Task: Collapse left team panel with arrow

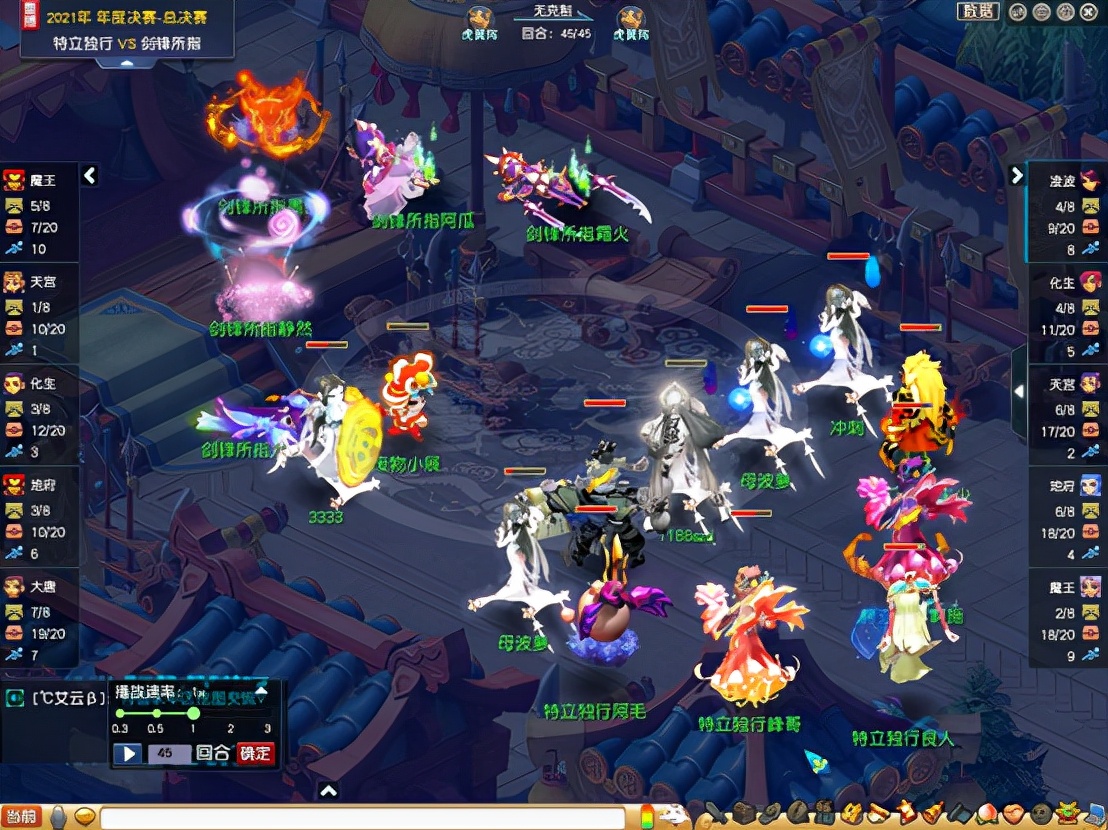Action: coord(90,176)
